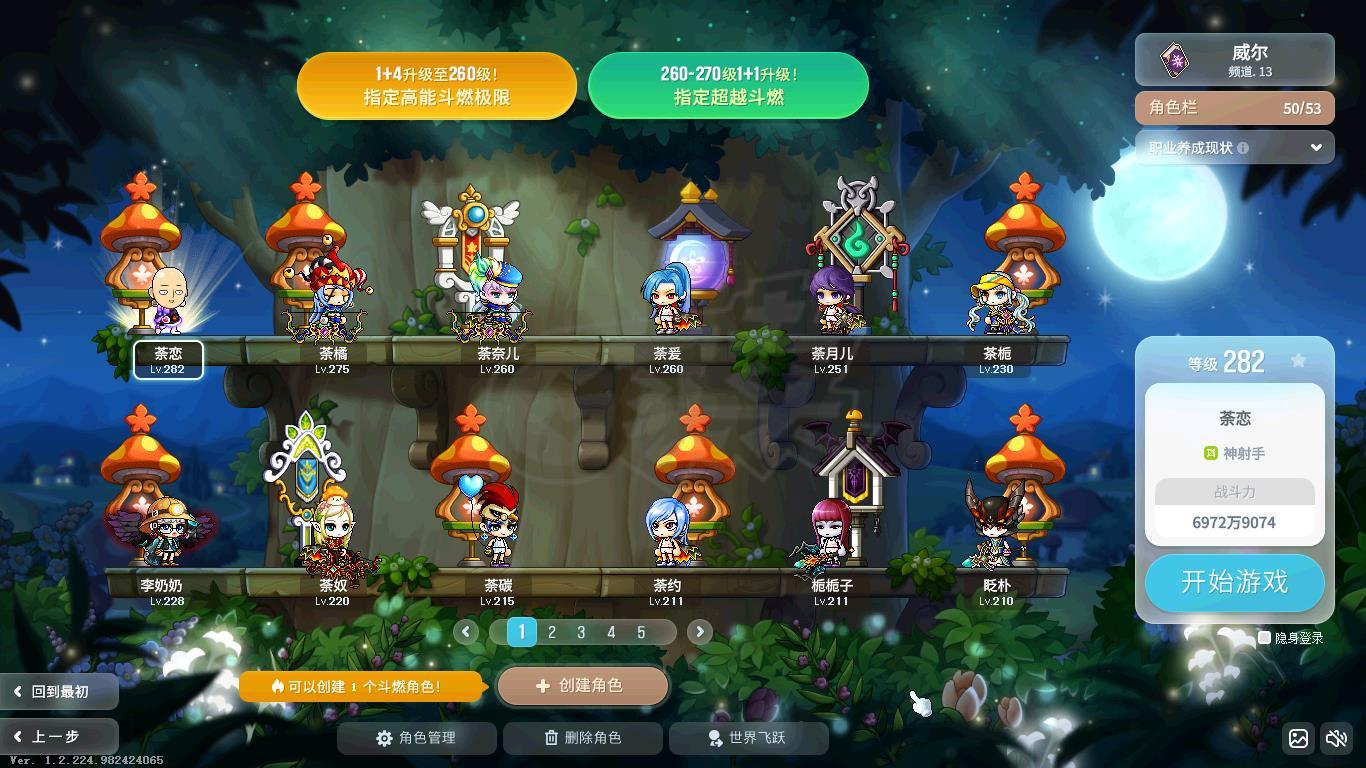This screenshot has width=1366, height=768.
Task: Toggle the 隐身登录 invisible login checkbox
Action: [1264, 638]
